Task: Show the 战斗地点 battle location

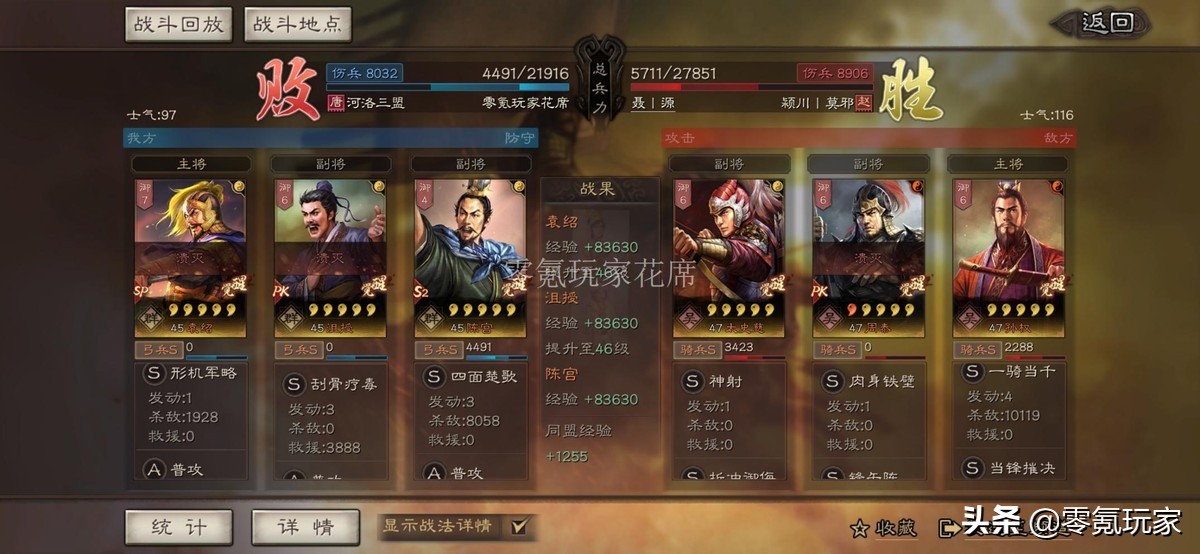Action: (297, 24)
